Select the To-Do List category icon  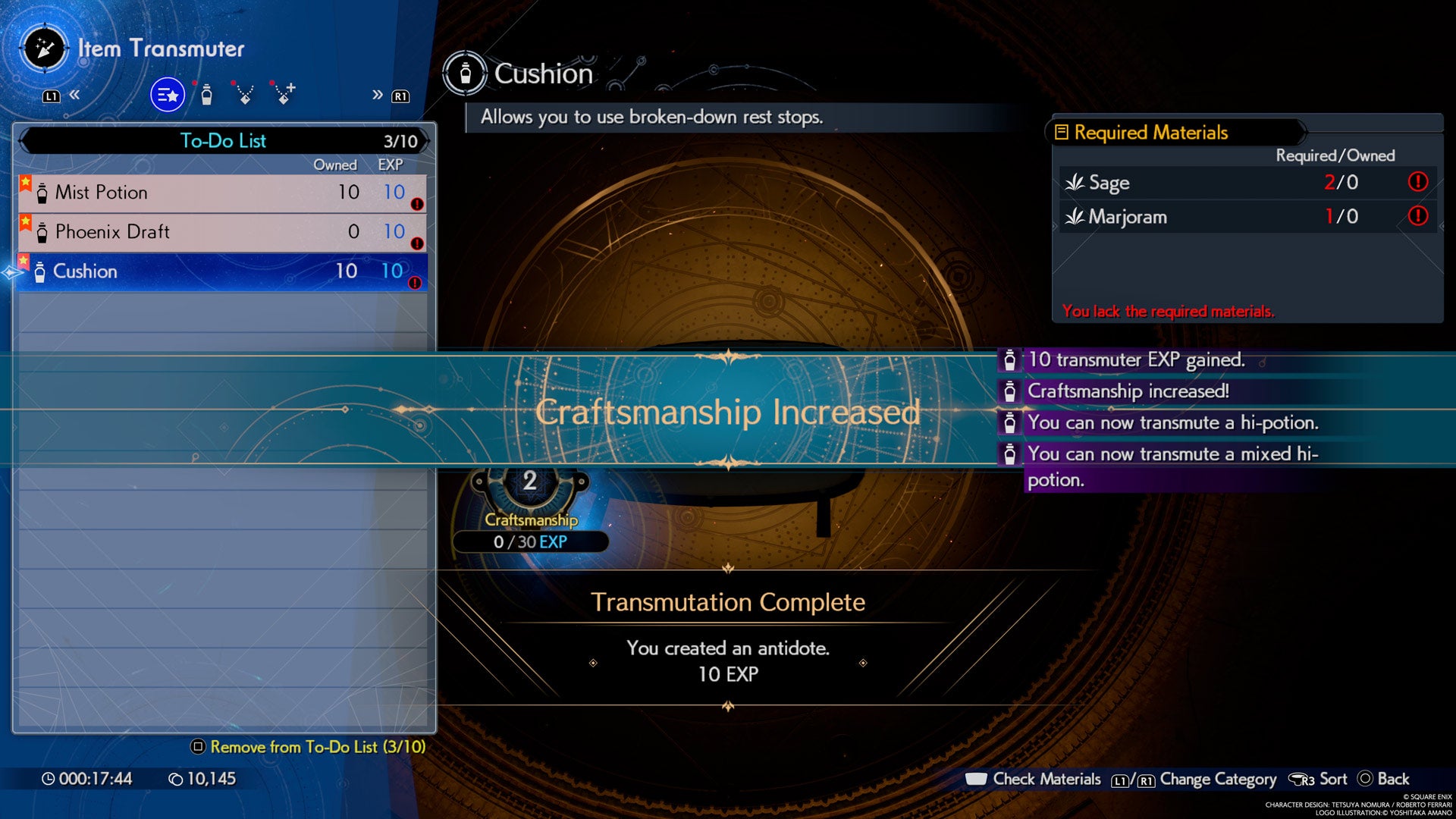click(168, 94)
